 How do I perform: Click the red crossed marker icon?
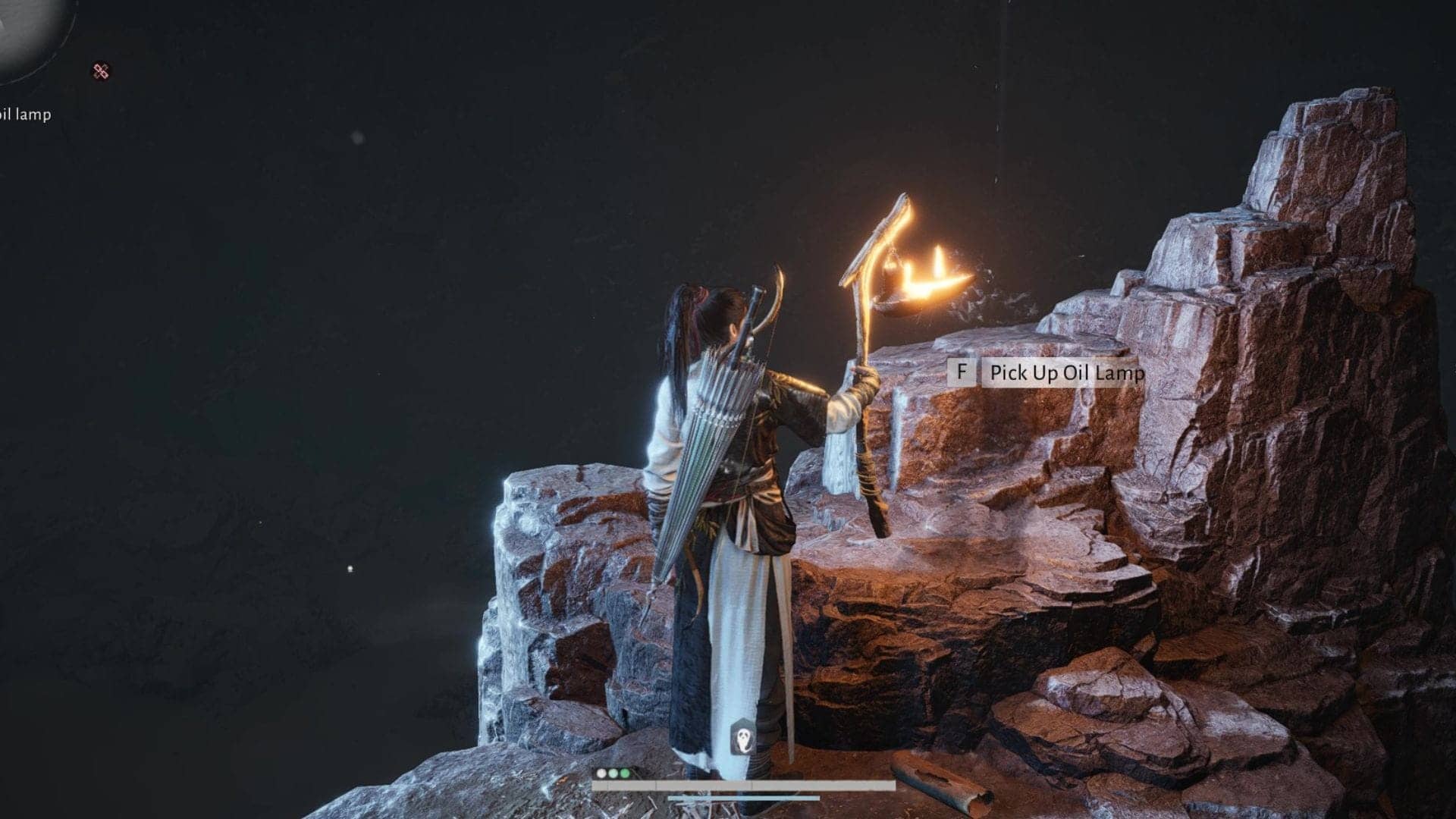point(102,71)
